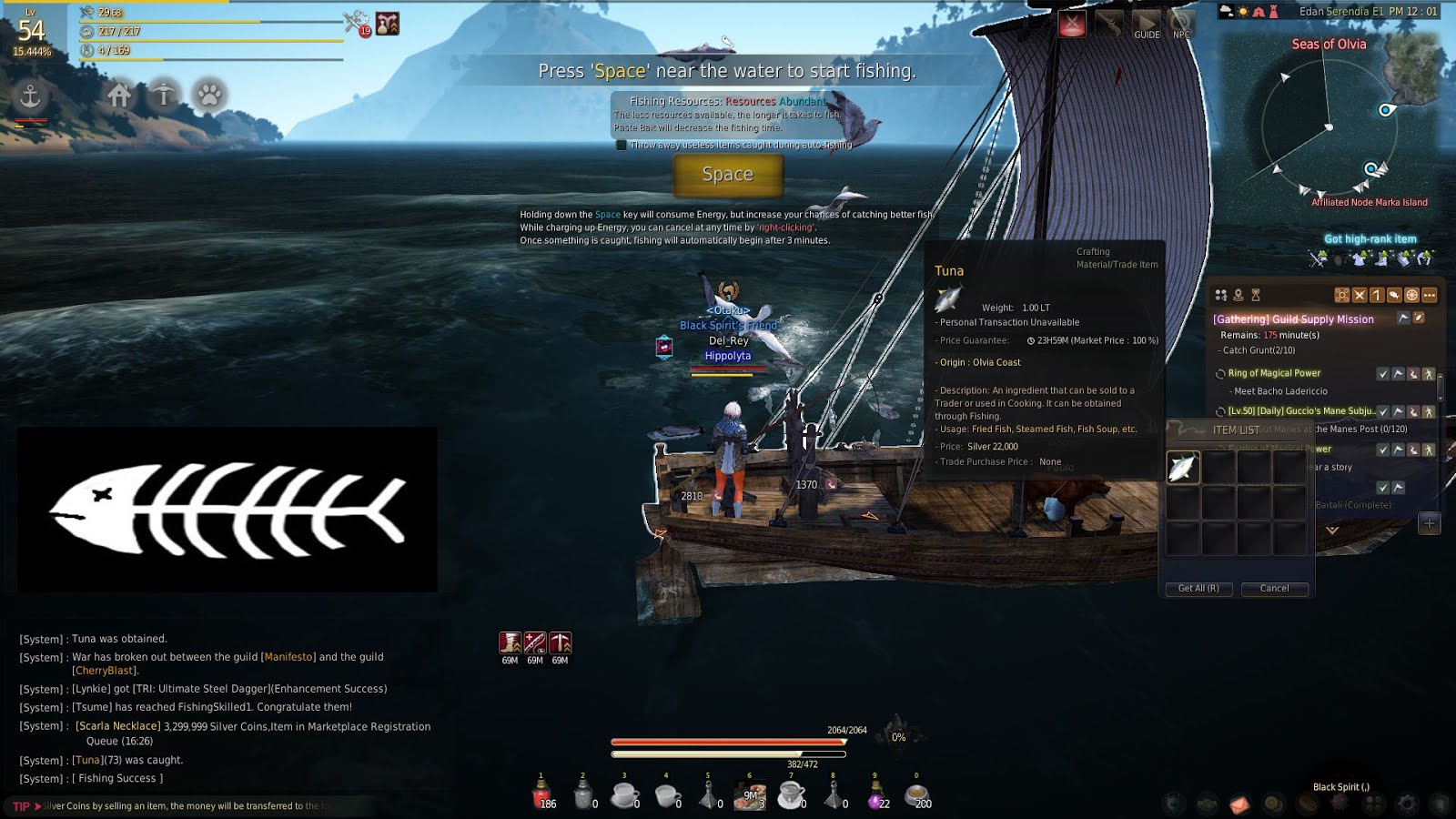Toggle the fish quest filter in the tracker
The height and width of the screenshot is (819, 1456).
coord(1396,296)
